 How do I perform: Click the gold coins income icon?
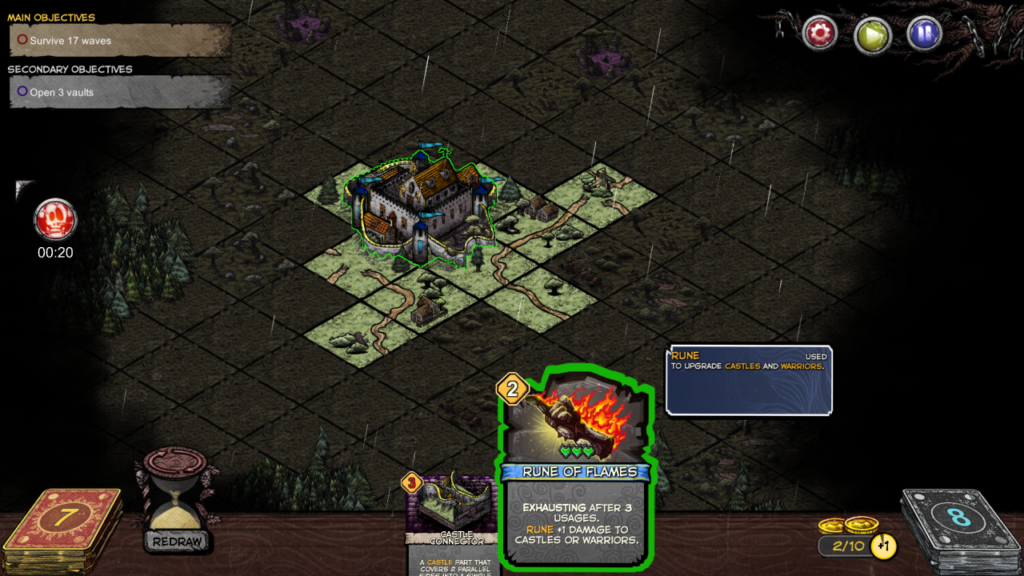click(848, 527)
